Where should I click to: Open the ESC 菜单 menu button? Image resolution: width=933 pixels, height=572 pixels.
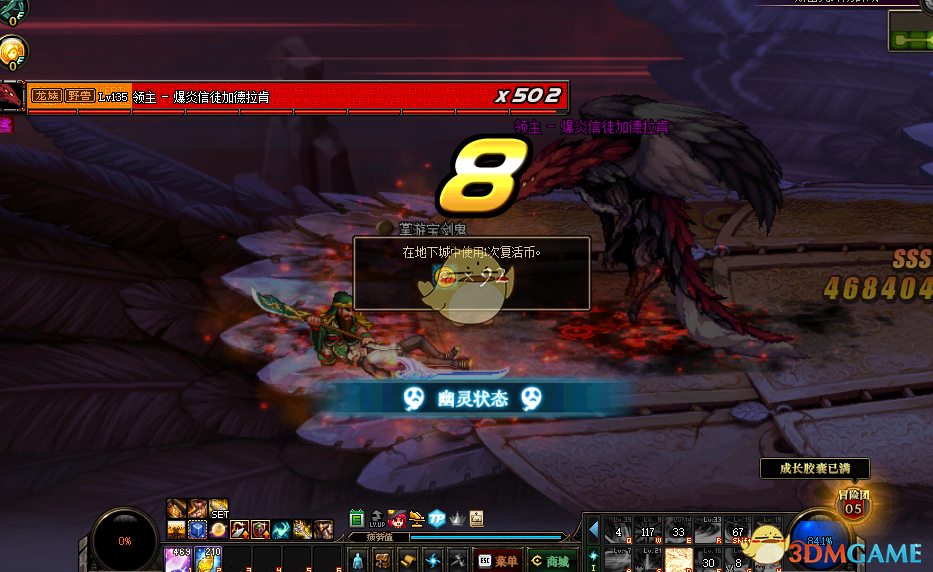tap(499, 561)
